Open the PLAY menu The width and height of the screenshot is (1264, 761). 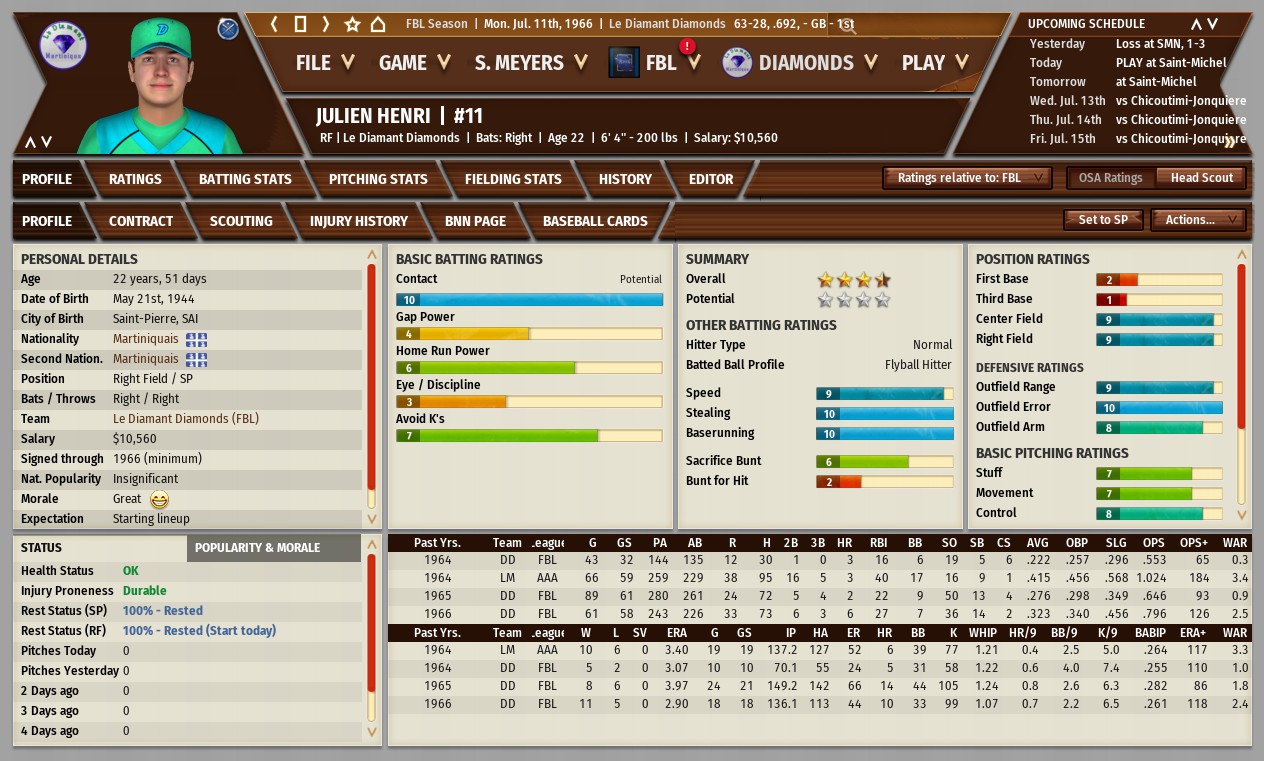click(x=934, y=63)
